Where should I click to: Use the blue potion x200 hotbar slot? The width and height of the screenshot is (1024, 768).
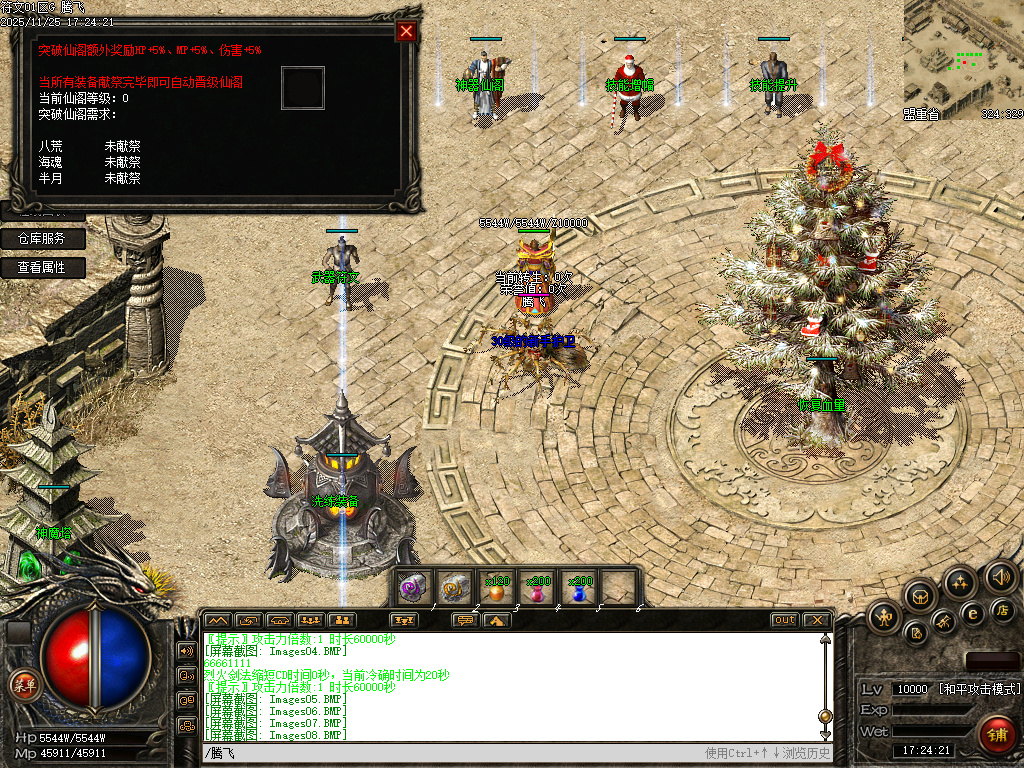coord(577,590)
